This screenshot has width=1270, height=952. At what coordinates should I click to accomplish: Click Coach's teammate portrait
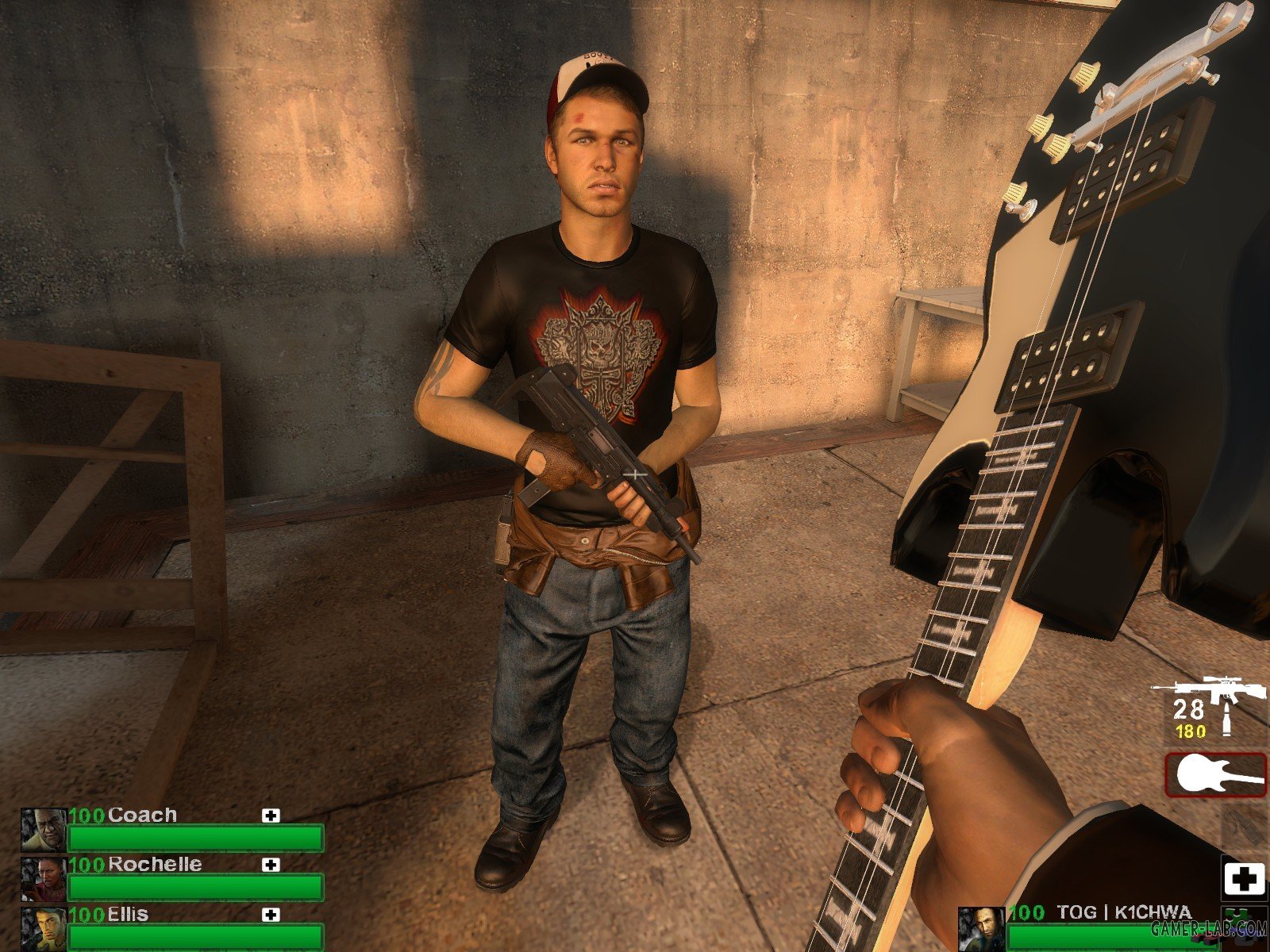44,831
